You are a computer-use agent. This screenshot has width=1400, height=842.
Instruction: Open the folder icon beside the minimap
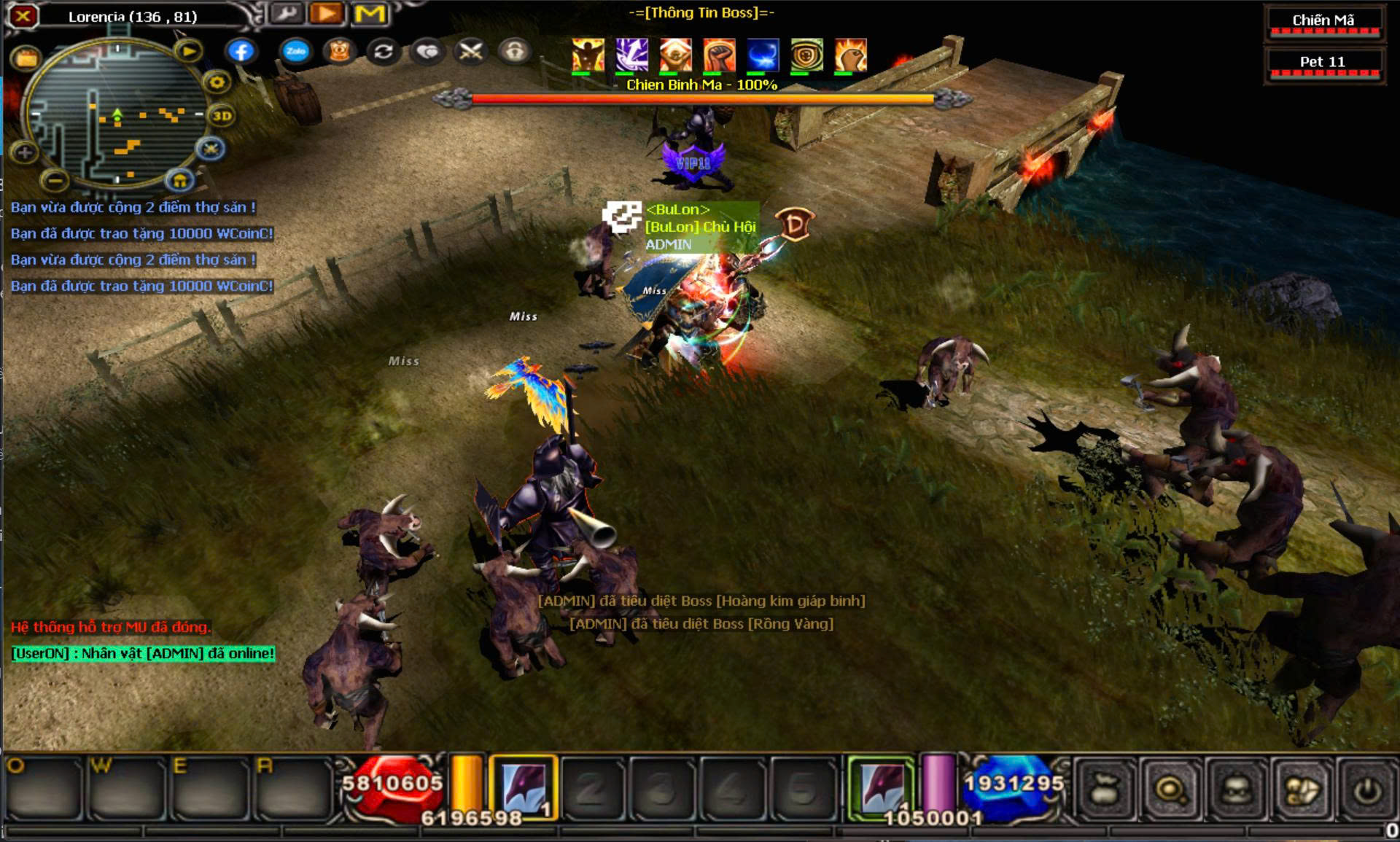26,58
